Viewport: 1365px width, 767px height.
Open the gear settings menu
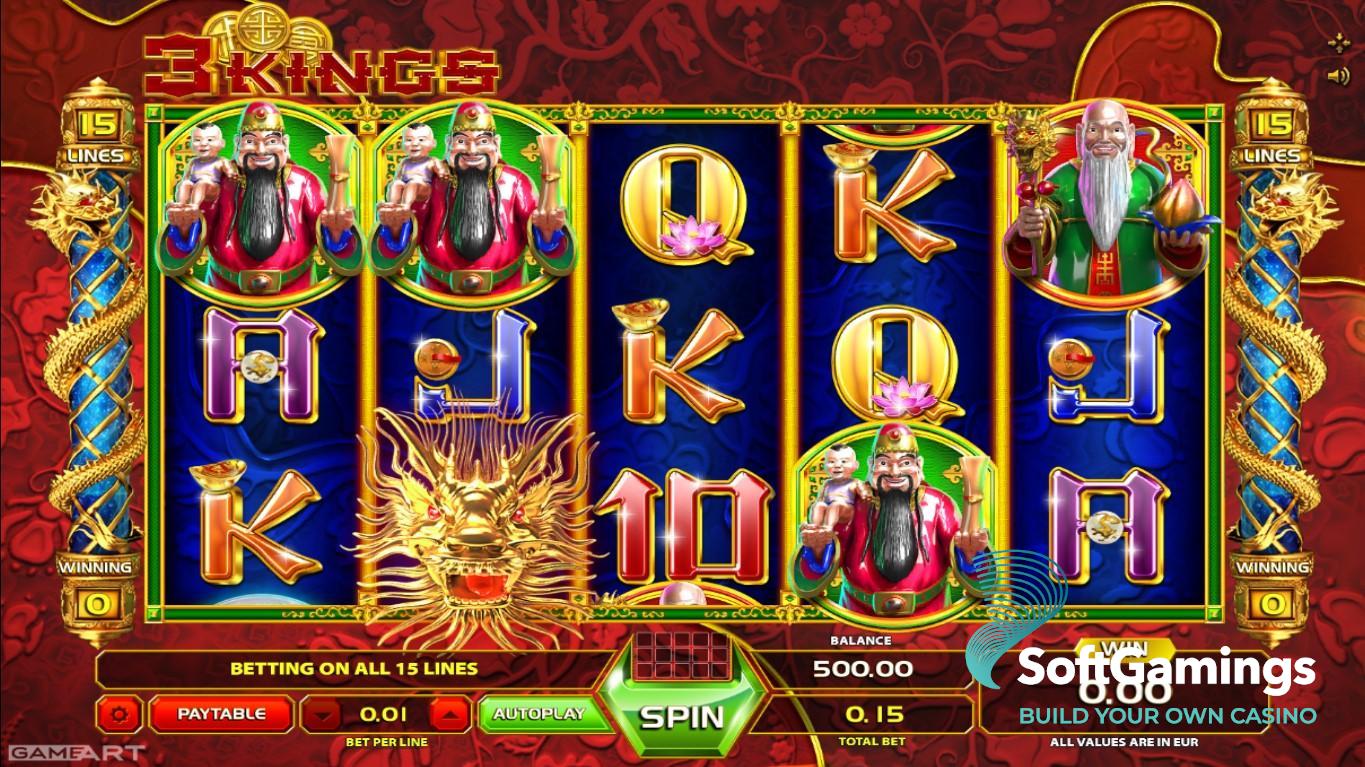tap(121, 714)
